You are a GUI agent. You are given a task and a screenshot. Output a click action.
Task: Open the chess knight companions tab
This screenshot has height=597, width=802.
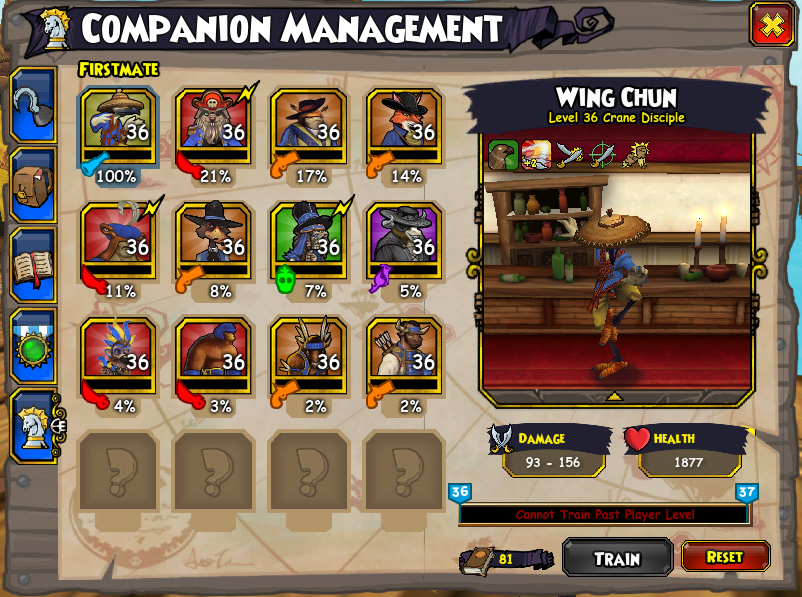coord(33,425)
